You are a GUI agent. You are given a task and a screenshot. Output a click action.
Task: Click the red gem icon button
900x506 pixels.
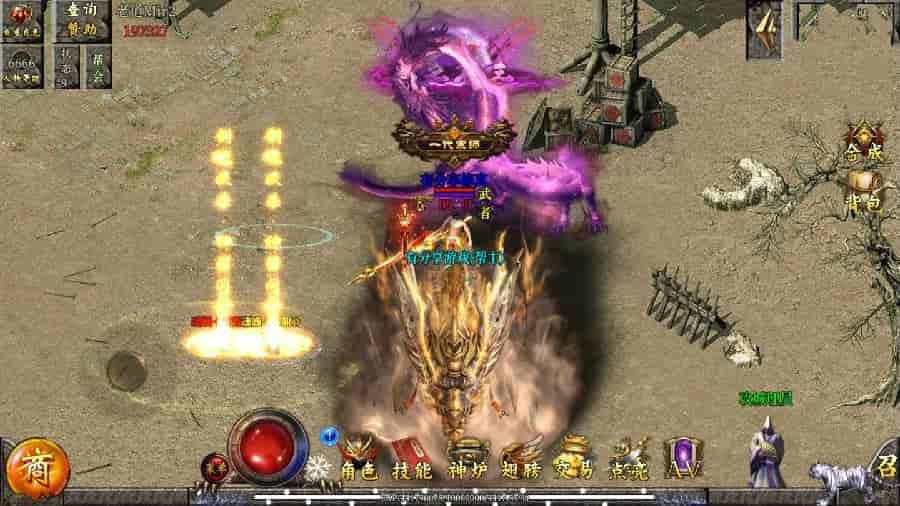[22, 19]
